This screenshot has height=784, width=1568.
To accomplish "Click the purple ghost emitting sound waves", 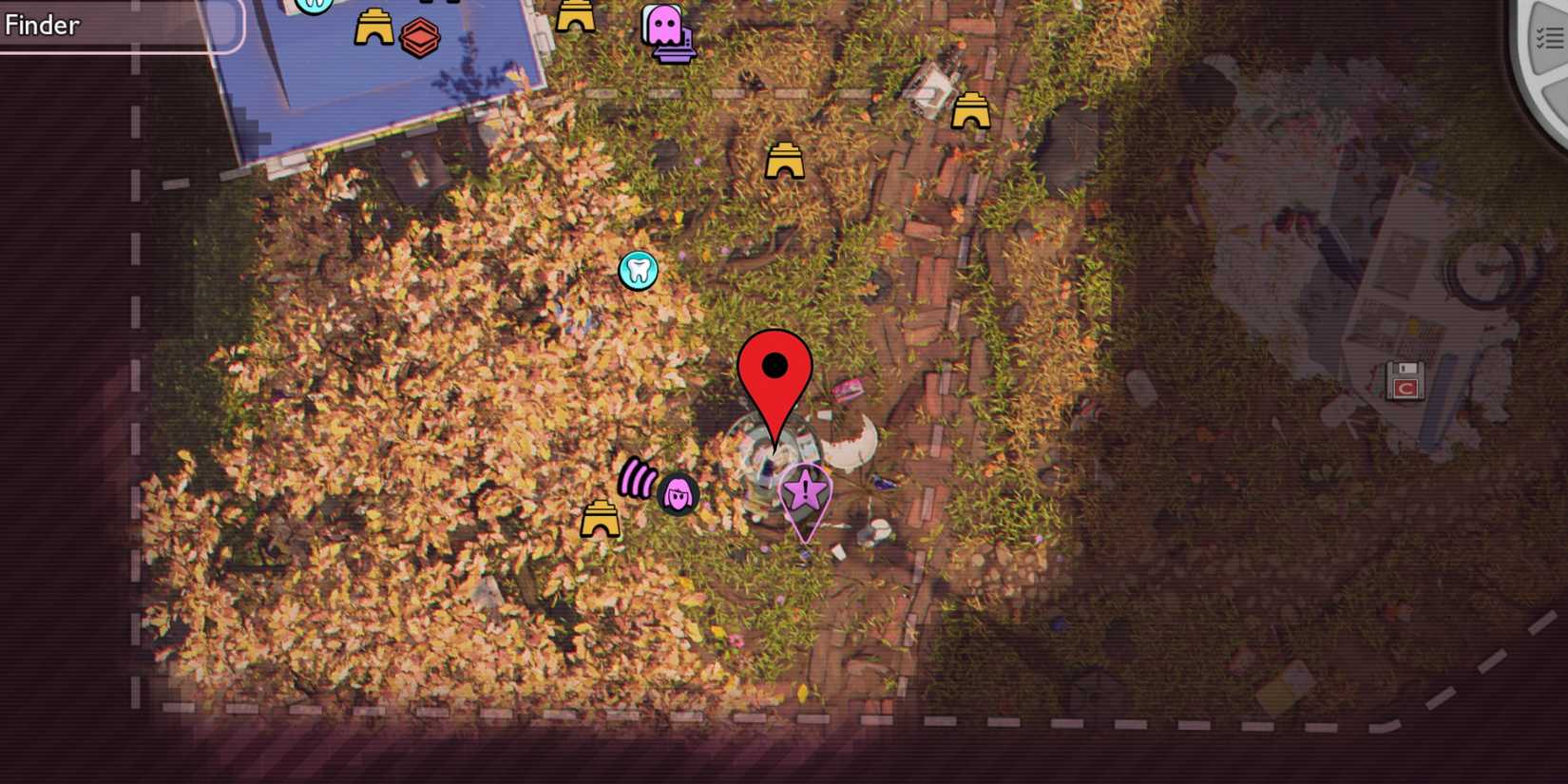I will (677, 492).
